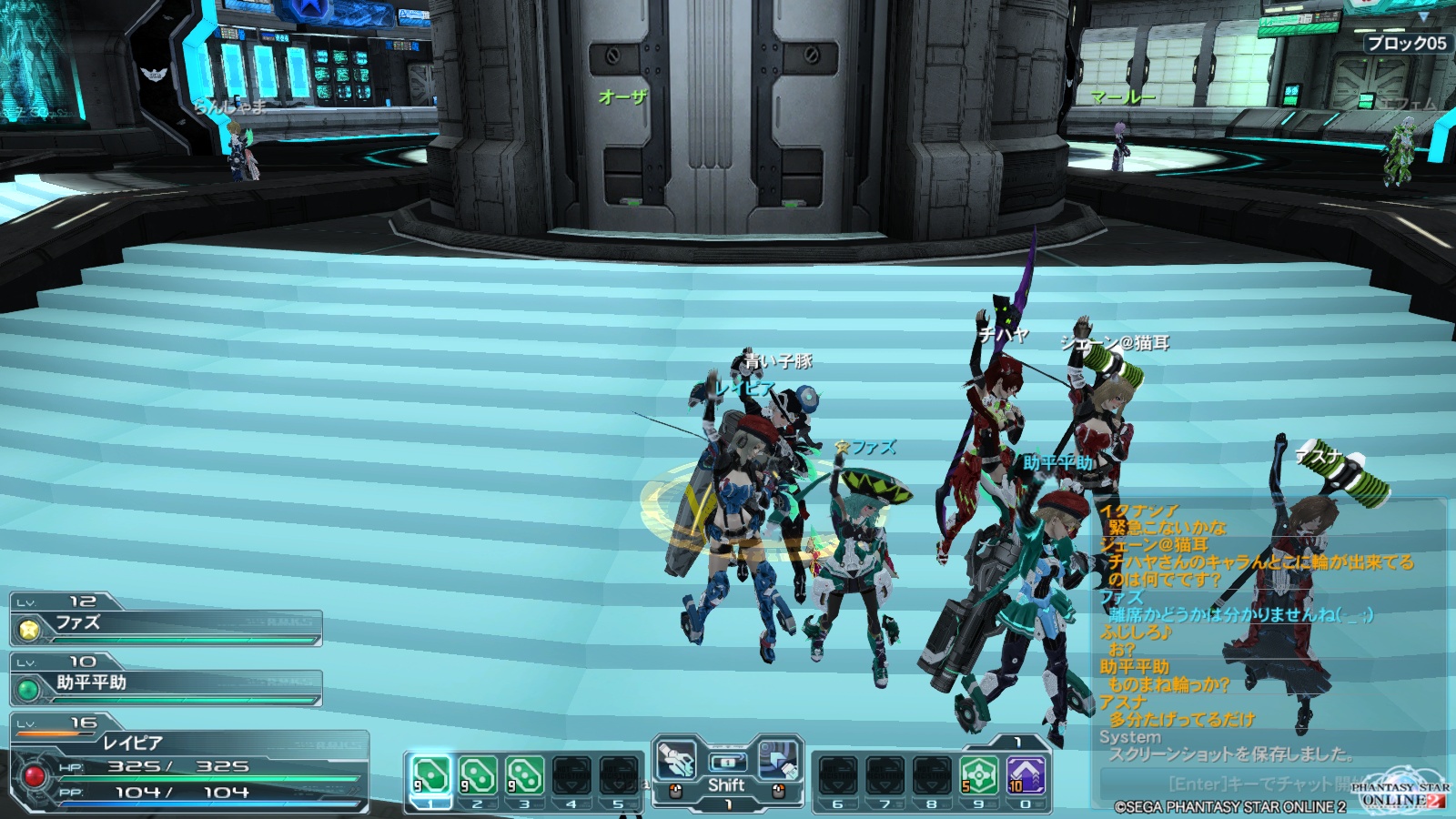
Task: Use the Monomate in hotbar slot 1
Action: tap(430, 775)
